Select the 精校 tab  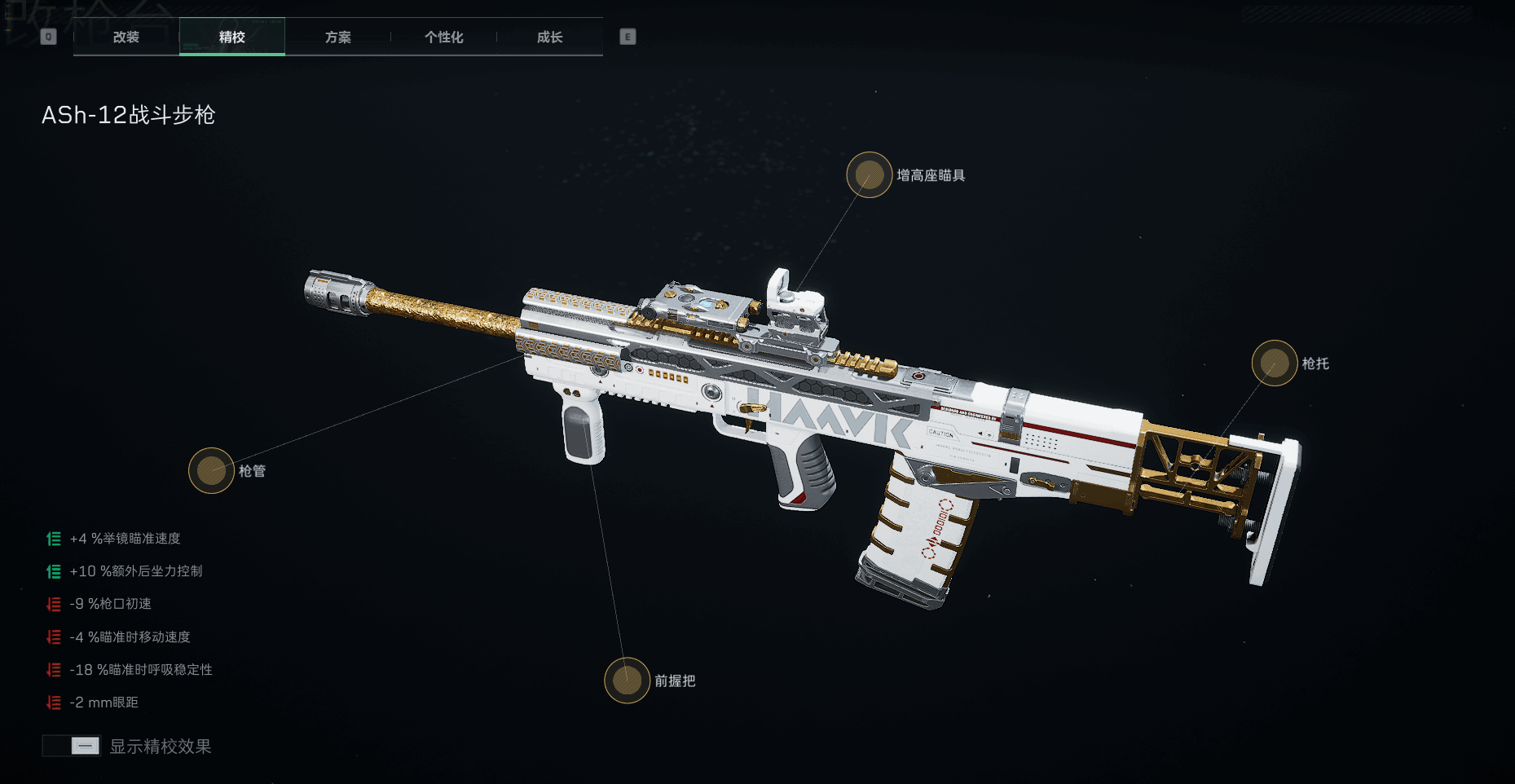pyautogui.click(x=232, y=37)
